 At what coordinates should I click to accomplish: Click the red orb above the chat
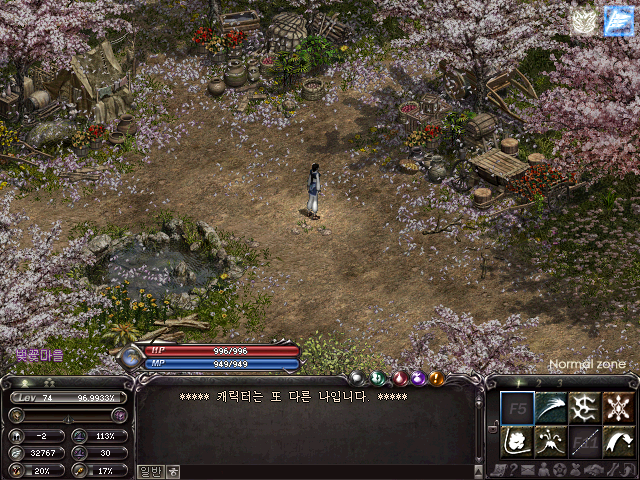(399, 378)
